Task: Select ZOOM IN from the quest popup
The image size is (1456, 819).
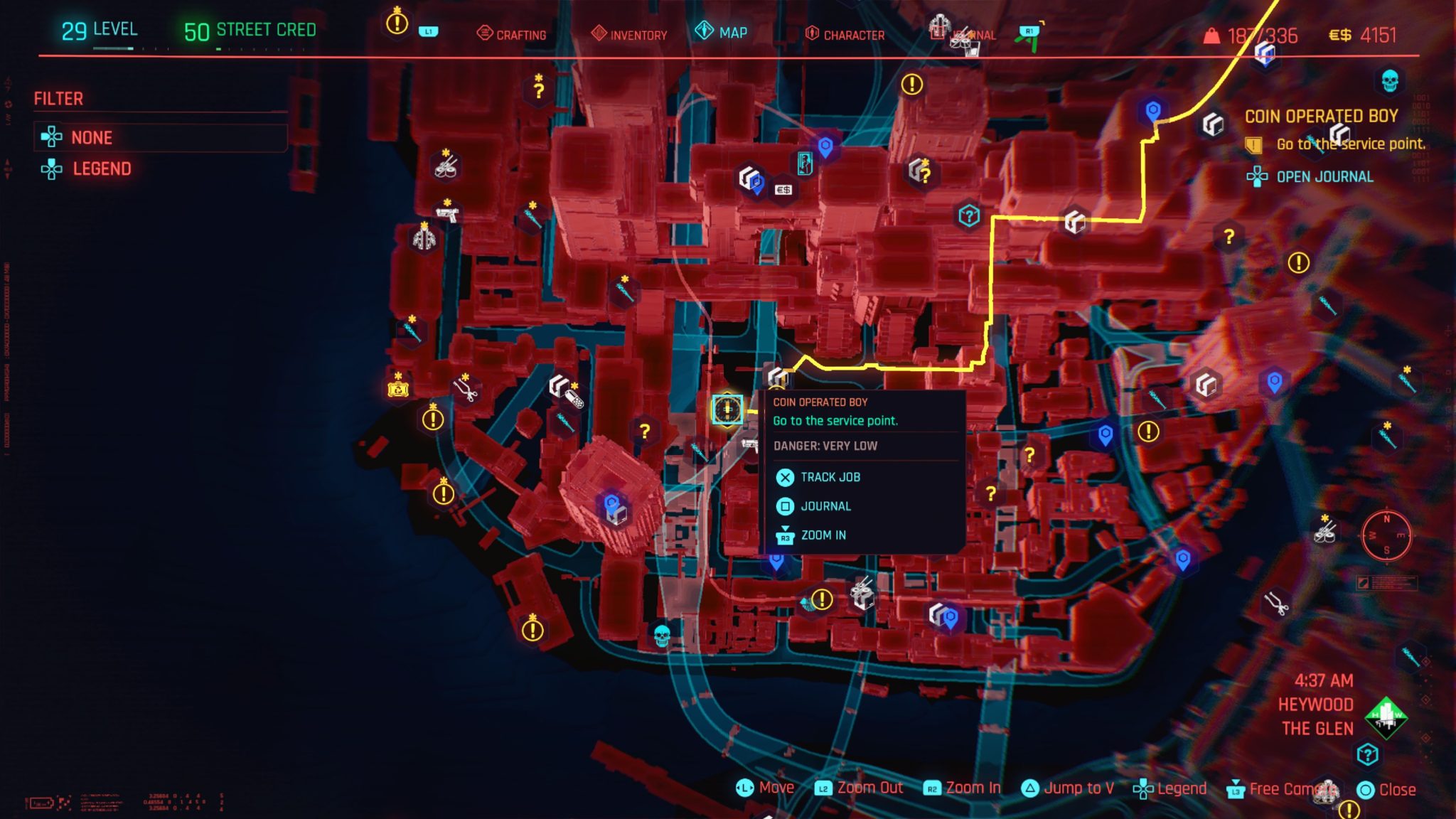Action: [x=823, y=535]
